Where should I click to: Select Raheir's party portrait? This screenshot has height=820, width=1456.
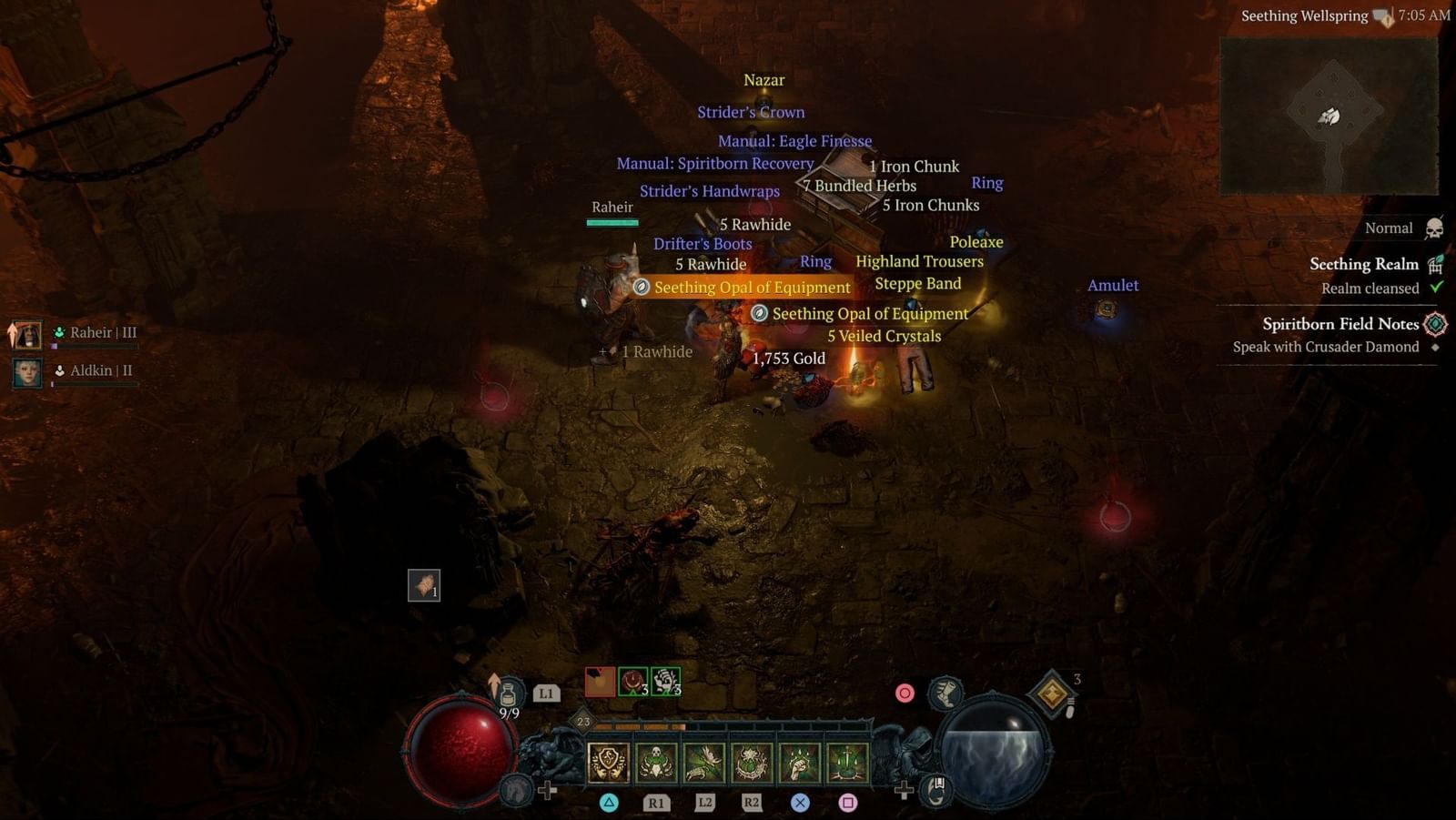point(27,332)
